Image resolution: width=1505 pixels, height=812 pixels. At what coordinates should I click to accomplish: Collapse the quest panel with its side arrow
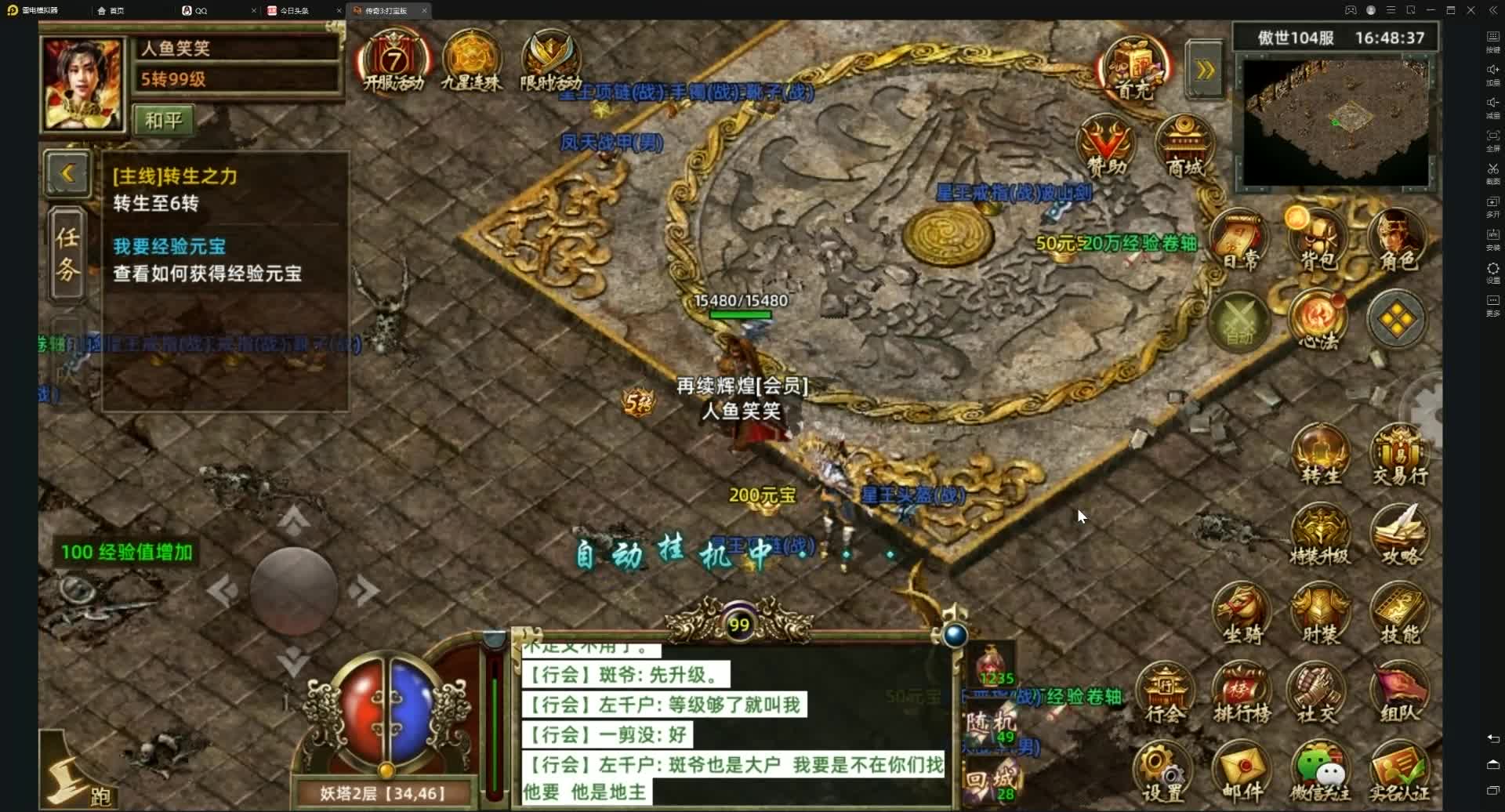coord(68,174)
